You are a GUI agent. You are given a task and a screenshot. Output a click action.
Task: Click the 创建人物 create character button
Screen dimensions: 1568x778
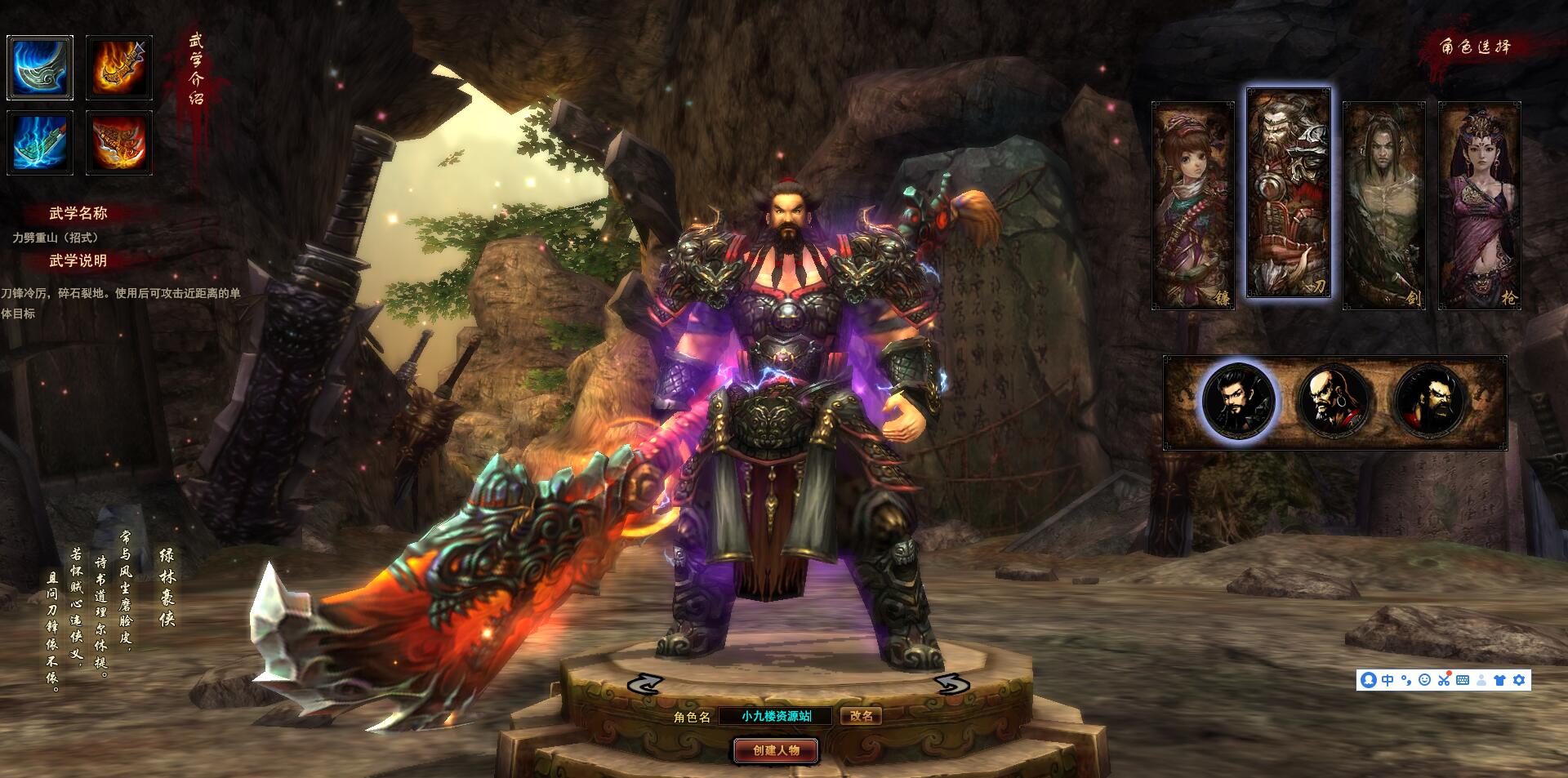(x=776, y=750)
